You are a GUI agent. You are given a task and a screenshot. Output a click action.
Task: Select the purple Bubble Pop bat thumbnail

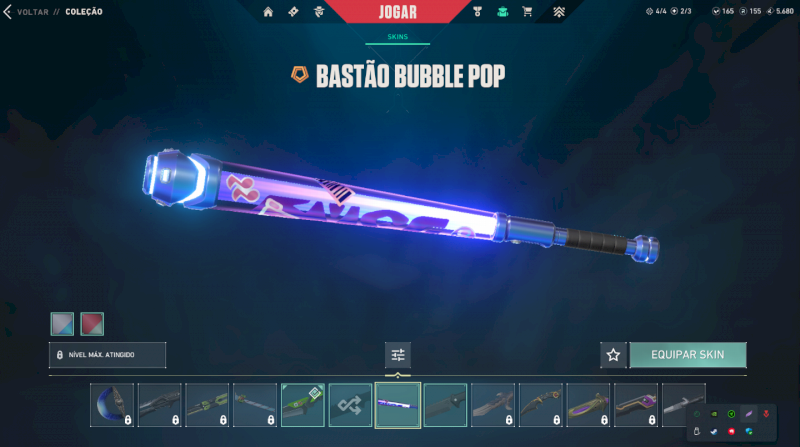pos(398,405)
